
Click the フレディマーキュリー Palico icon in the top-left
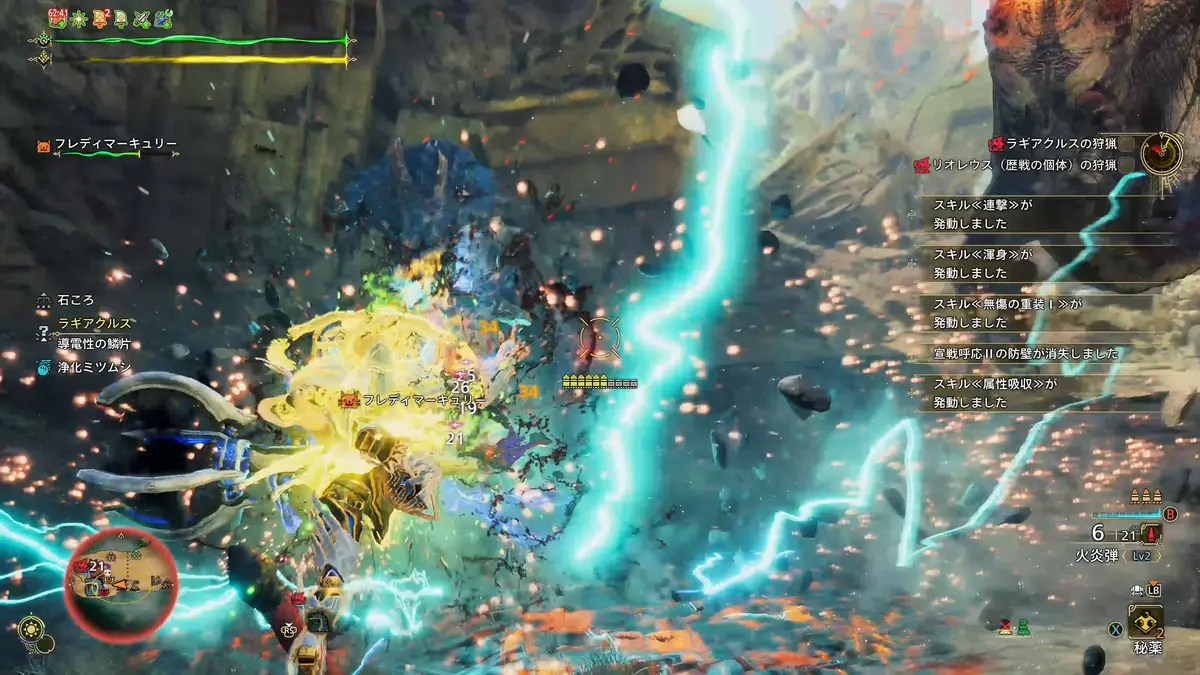pos(43,146)
